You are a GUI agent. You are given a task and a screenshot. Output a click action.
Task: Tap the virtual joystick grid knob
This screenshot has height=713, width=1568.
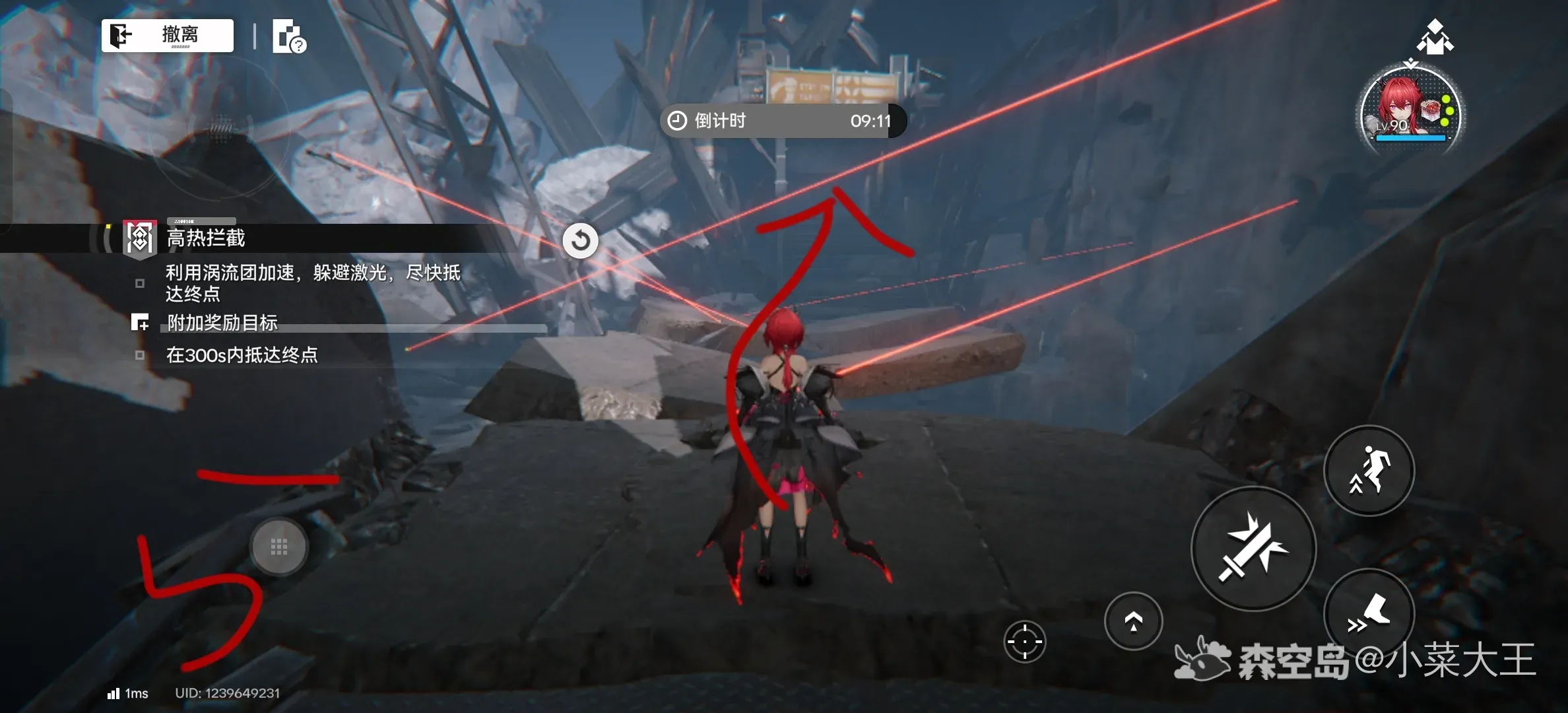(279, 547)
